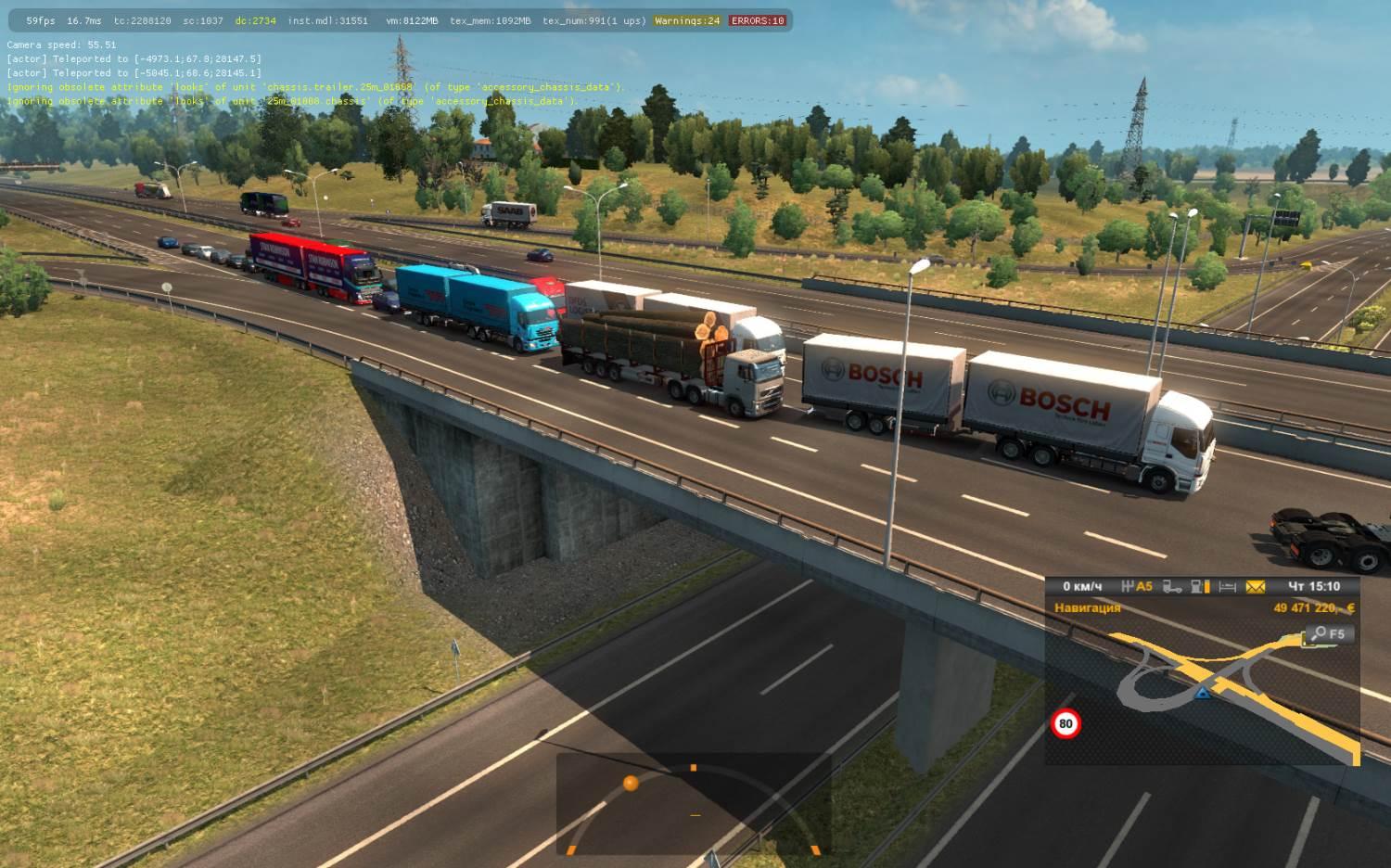Click the map zoom magnifier button
This screenshot has height=868, width=1391.
[1328, 634]
